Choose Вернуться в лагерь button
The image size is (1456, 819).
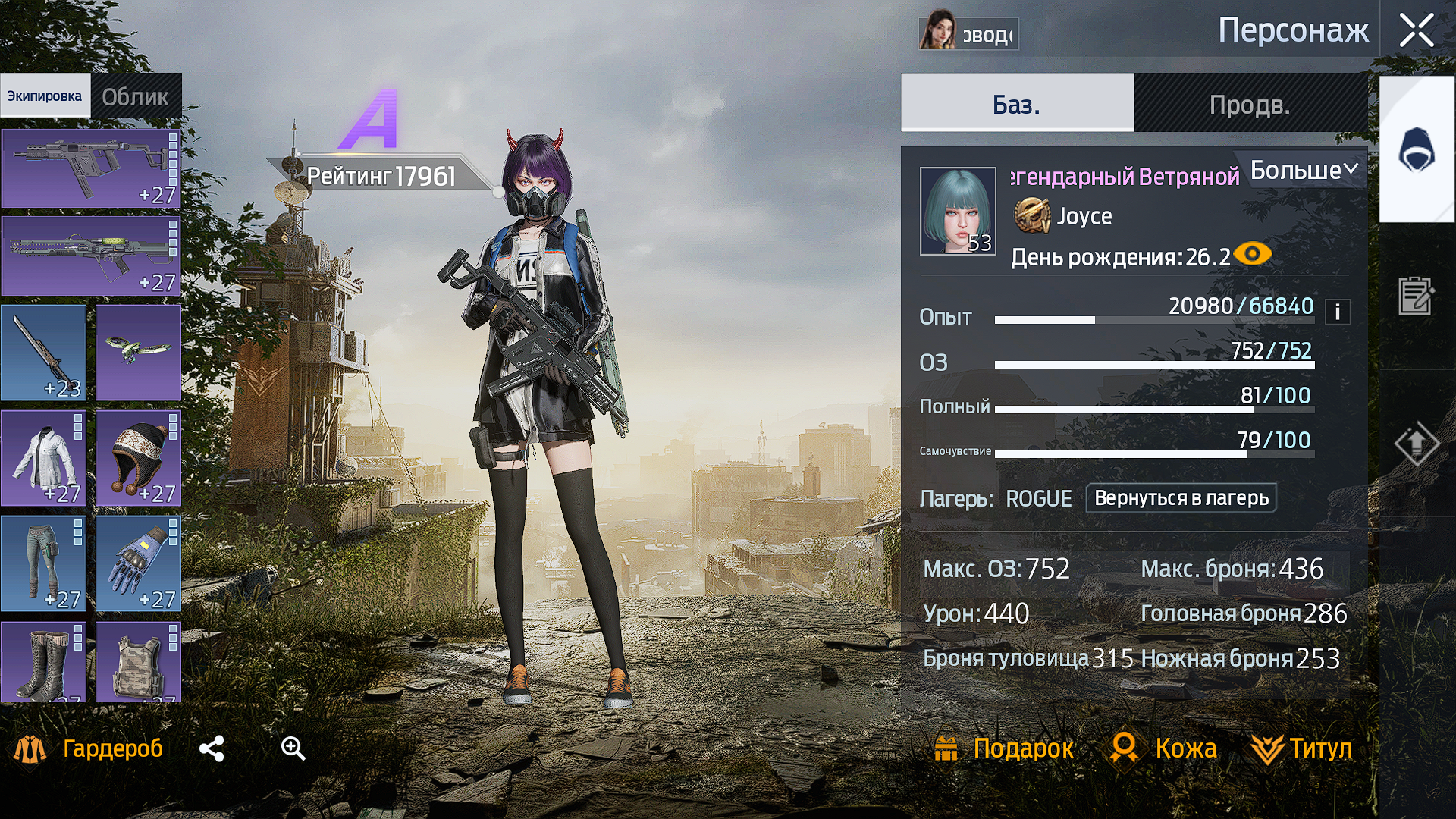[1181, 498]
